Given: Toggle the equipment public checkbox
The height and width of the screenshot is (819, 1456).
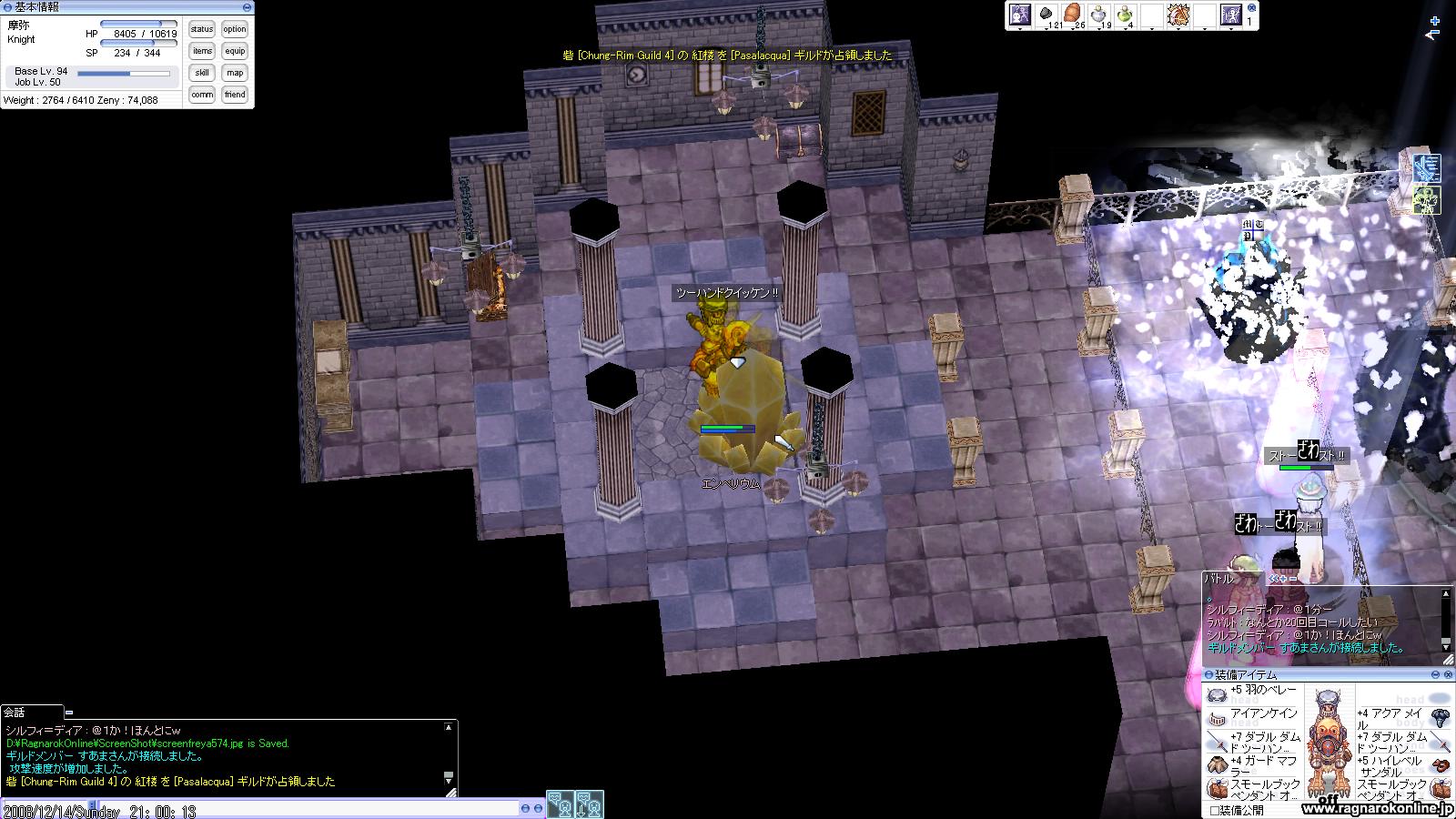Looking at the screenshot, I should click(x=1214, y=810).
